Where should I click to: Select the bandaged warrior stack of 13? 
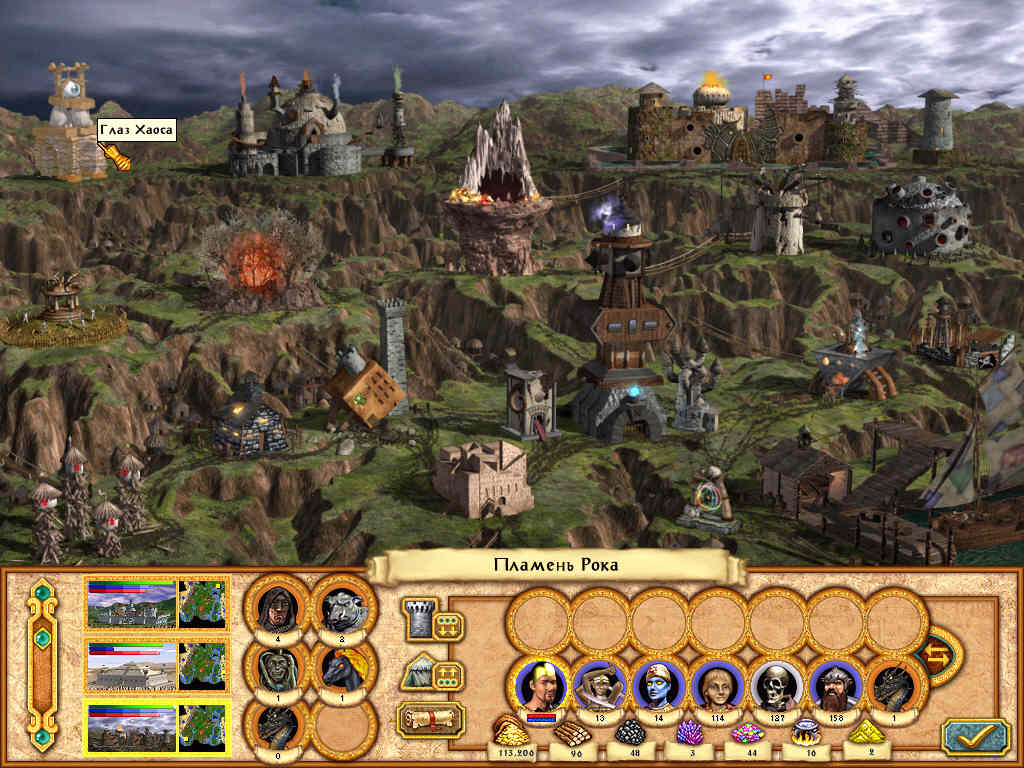[599, 685]
